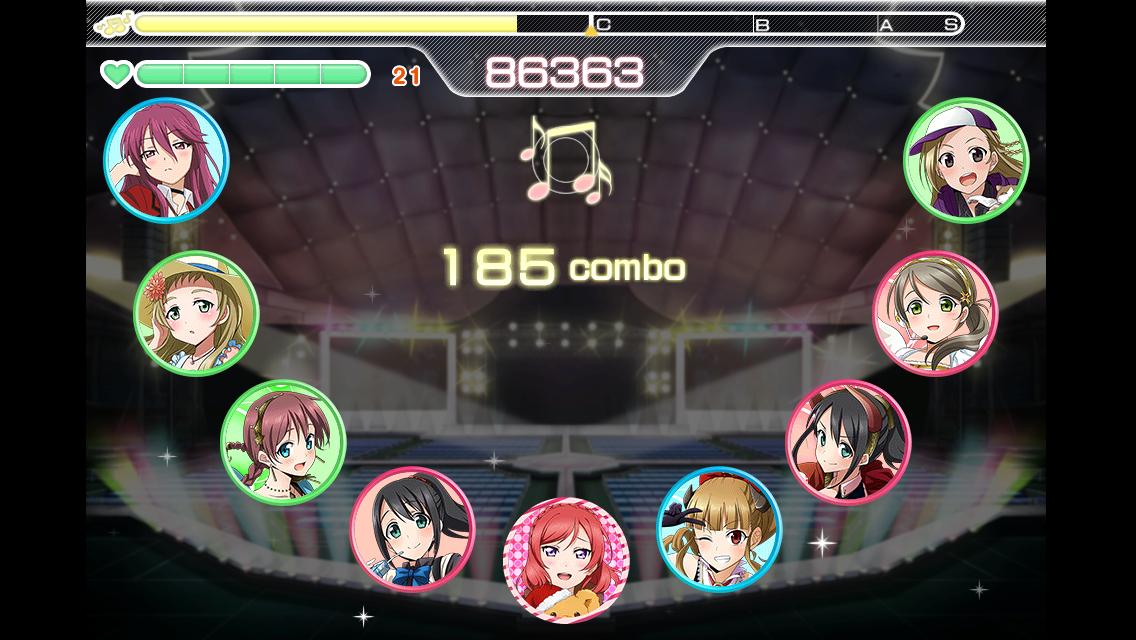Select the black-haired girl with blue bow

point(412,529)
